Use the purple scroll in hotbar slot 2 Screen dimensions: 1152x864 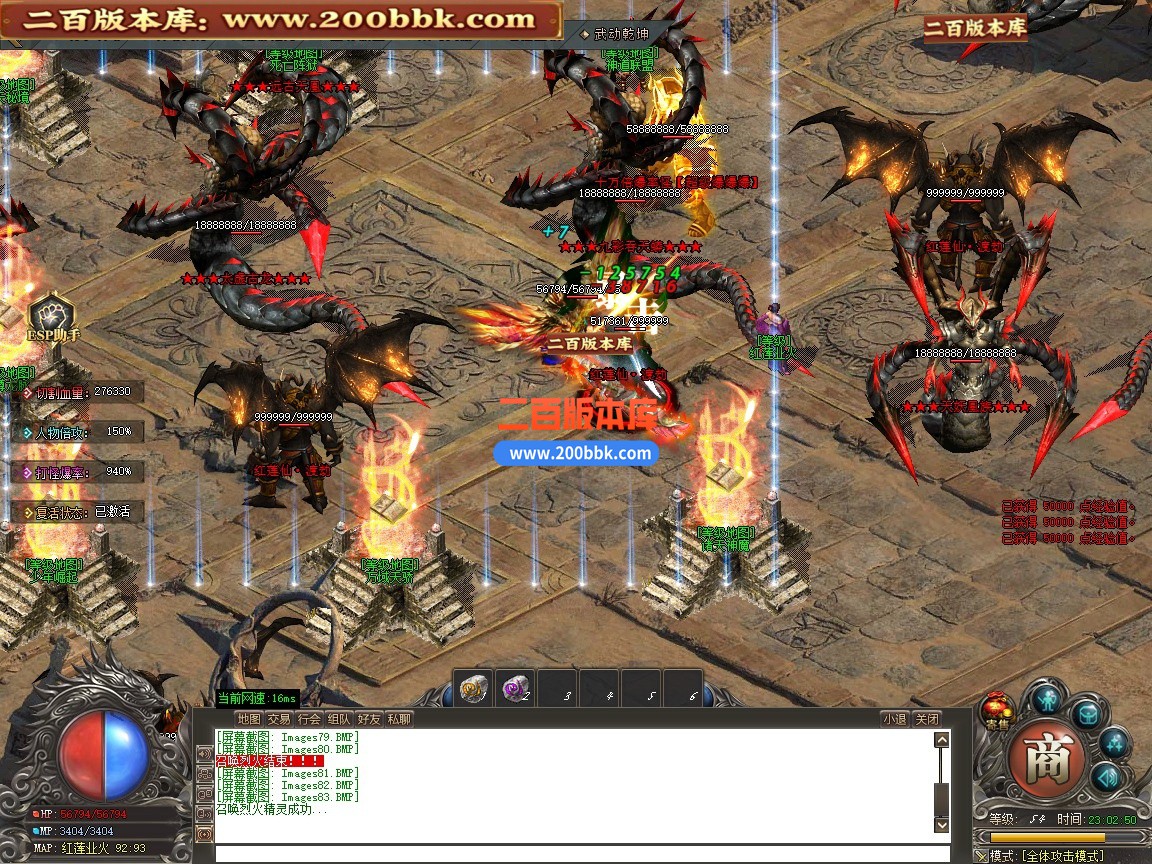coord(514,688)
